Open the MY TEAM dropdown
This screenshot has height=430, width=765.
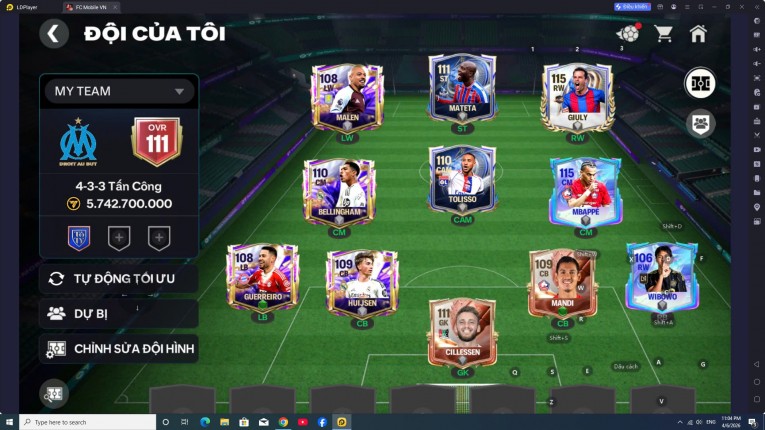(119, 91)
